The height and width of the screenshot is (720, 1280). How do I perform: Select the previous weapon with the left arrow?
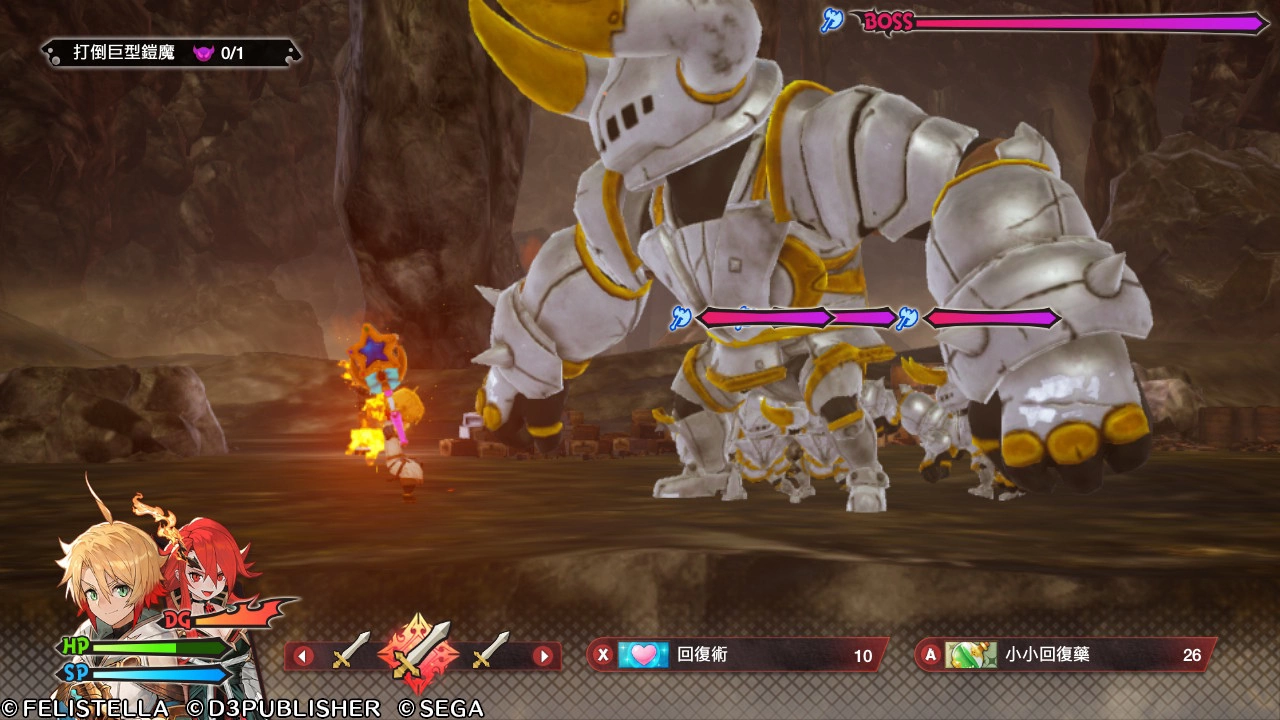pos(303,657)
